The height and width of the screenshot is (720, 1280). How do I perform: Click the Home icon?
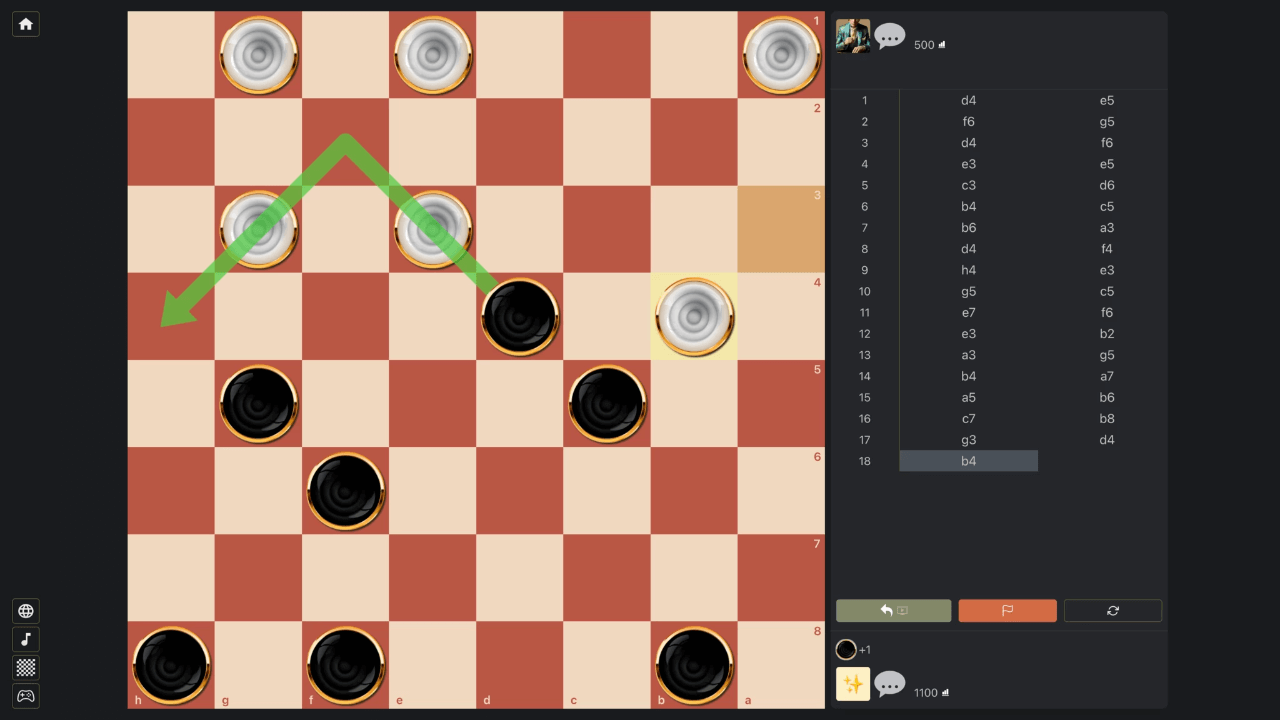[x=25, y=23]
